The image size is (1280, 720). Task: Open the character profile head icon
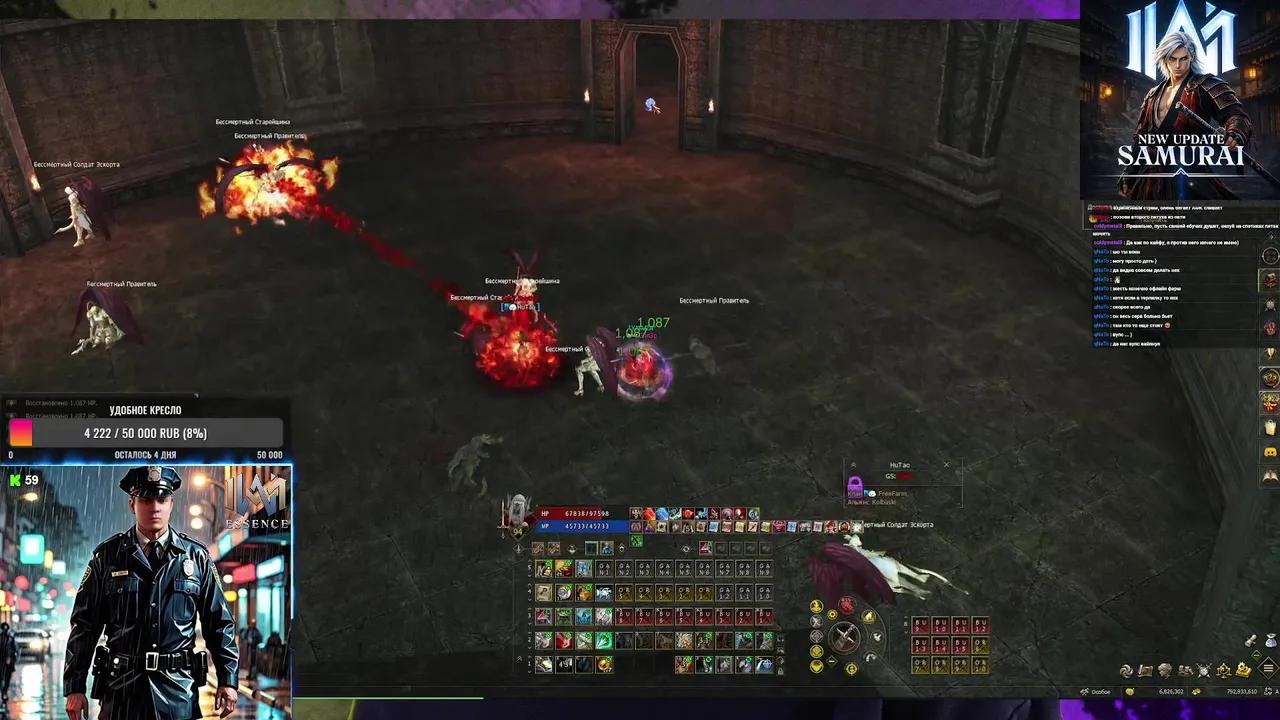tap(1164, 670)
